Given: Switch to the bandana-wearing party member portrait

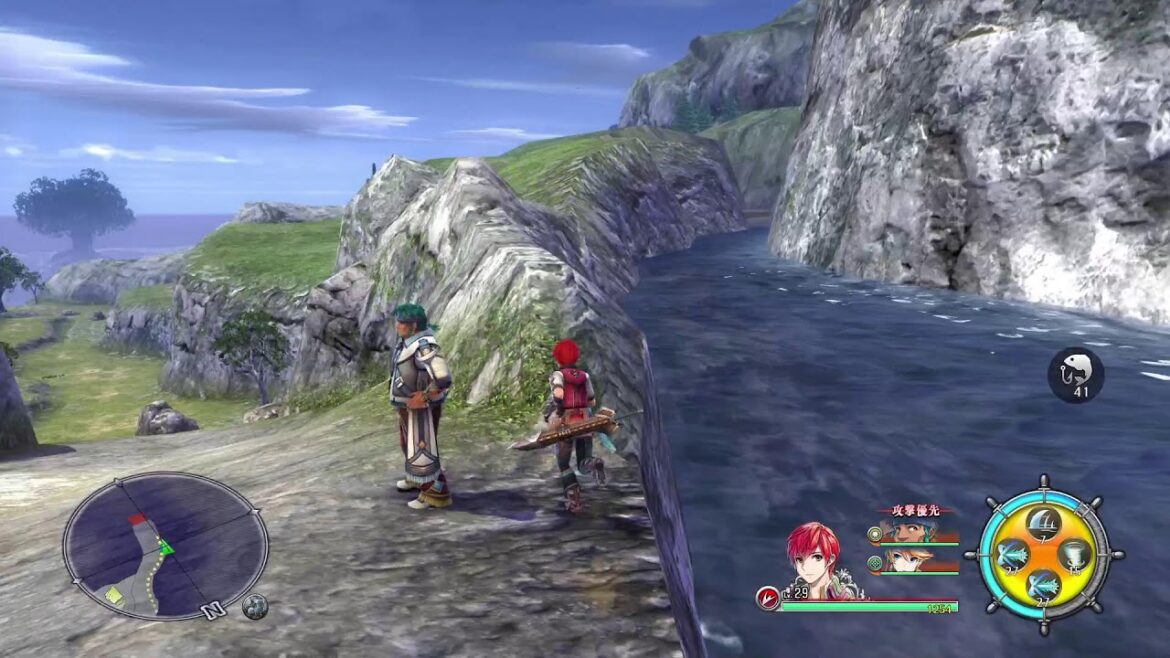Looking at the screenshot, I should (903, 531).
